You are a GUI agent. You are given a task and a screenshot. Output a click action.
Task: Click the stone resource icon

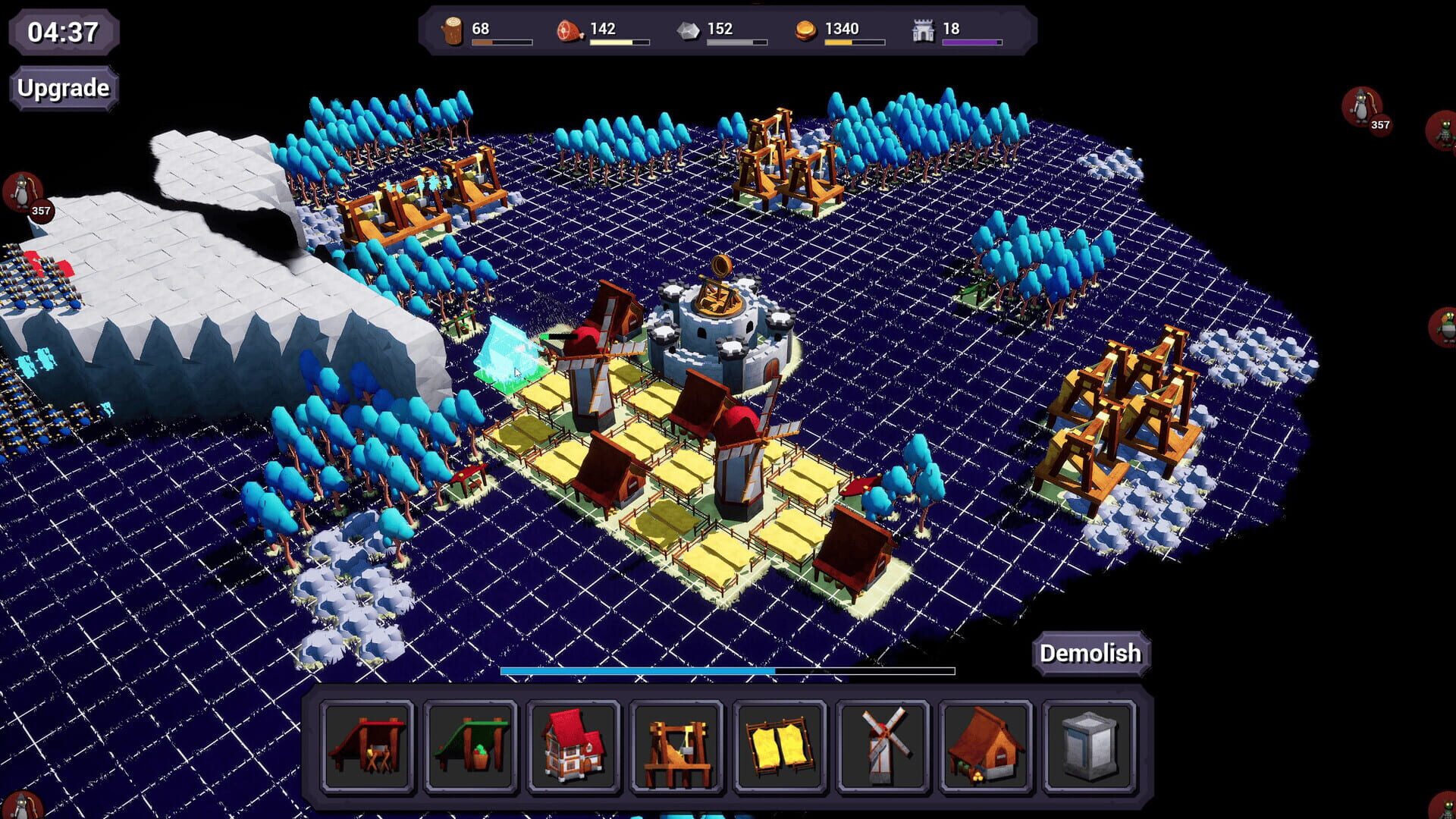[688, 29]
